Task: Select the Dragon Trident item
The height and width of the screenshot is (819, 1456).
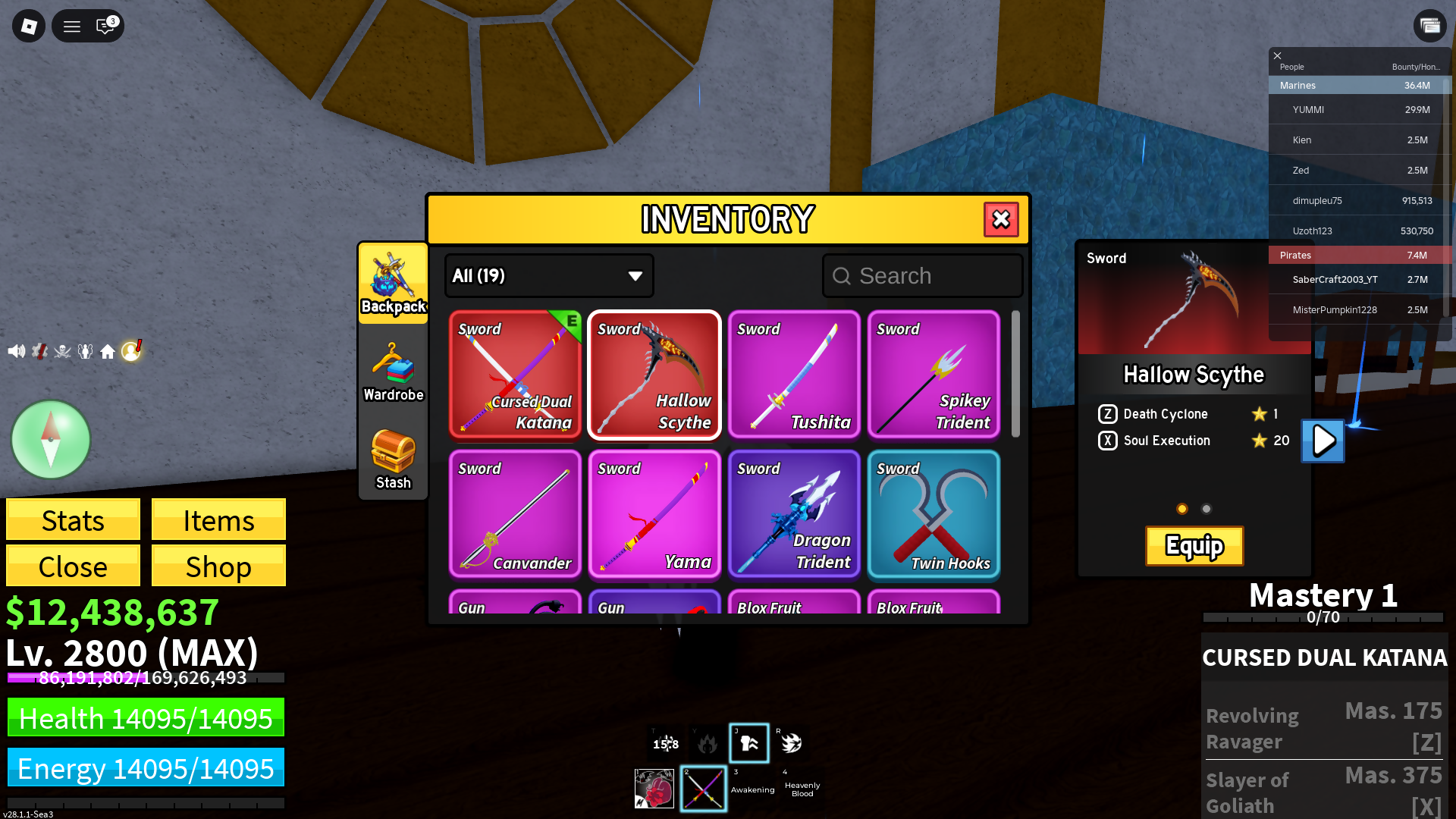Action: click(x=794, y=513)
